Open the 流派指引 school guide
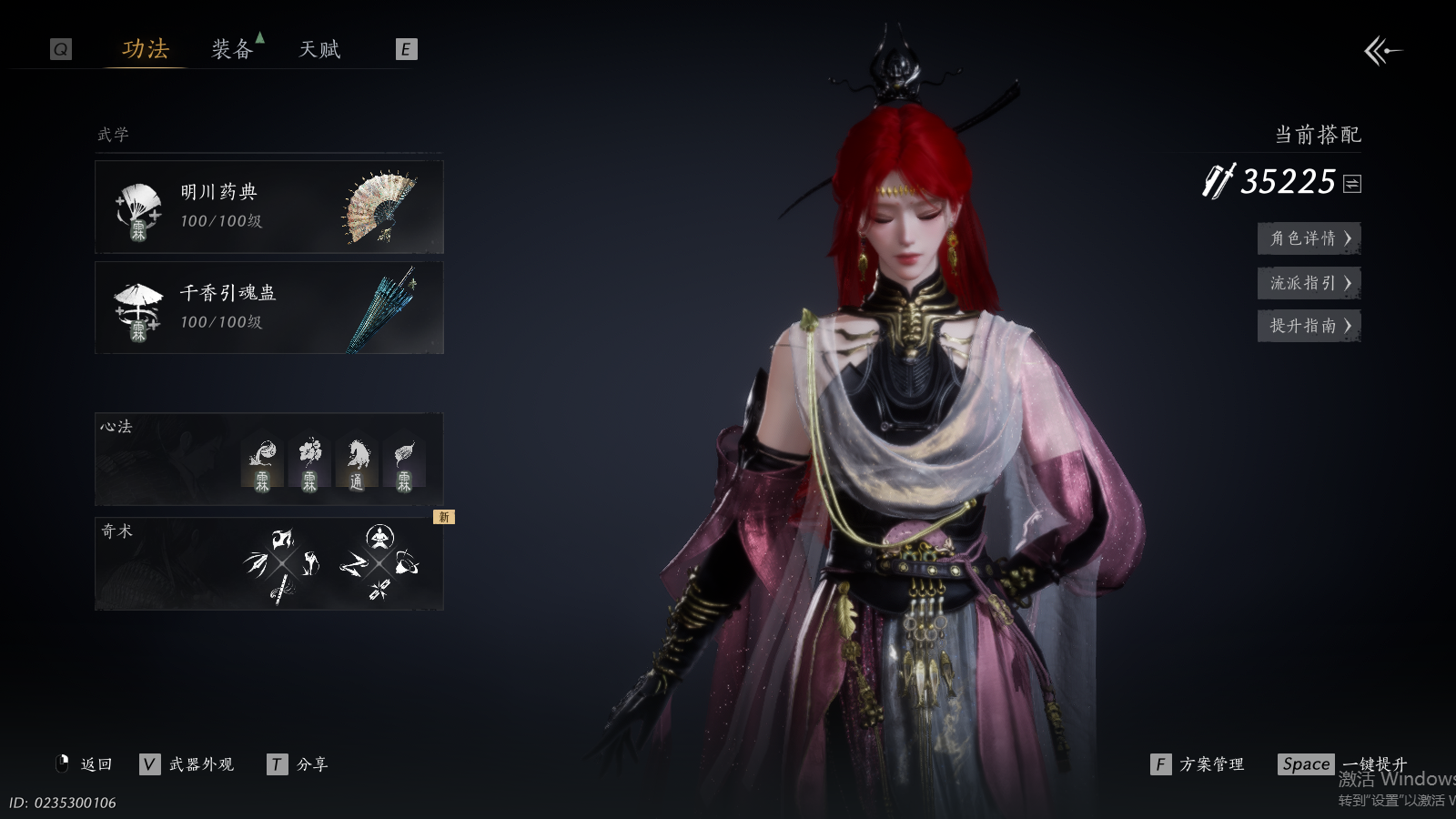1456x819 pixels. 1309,283
